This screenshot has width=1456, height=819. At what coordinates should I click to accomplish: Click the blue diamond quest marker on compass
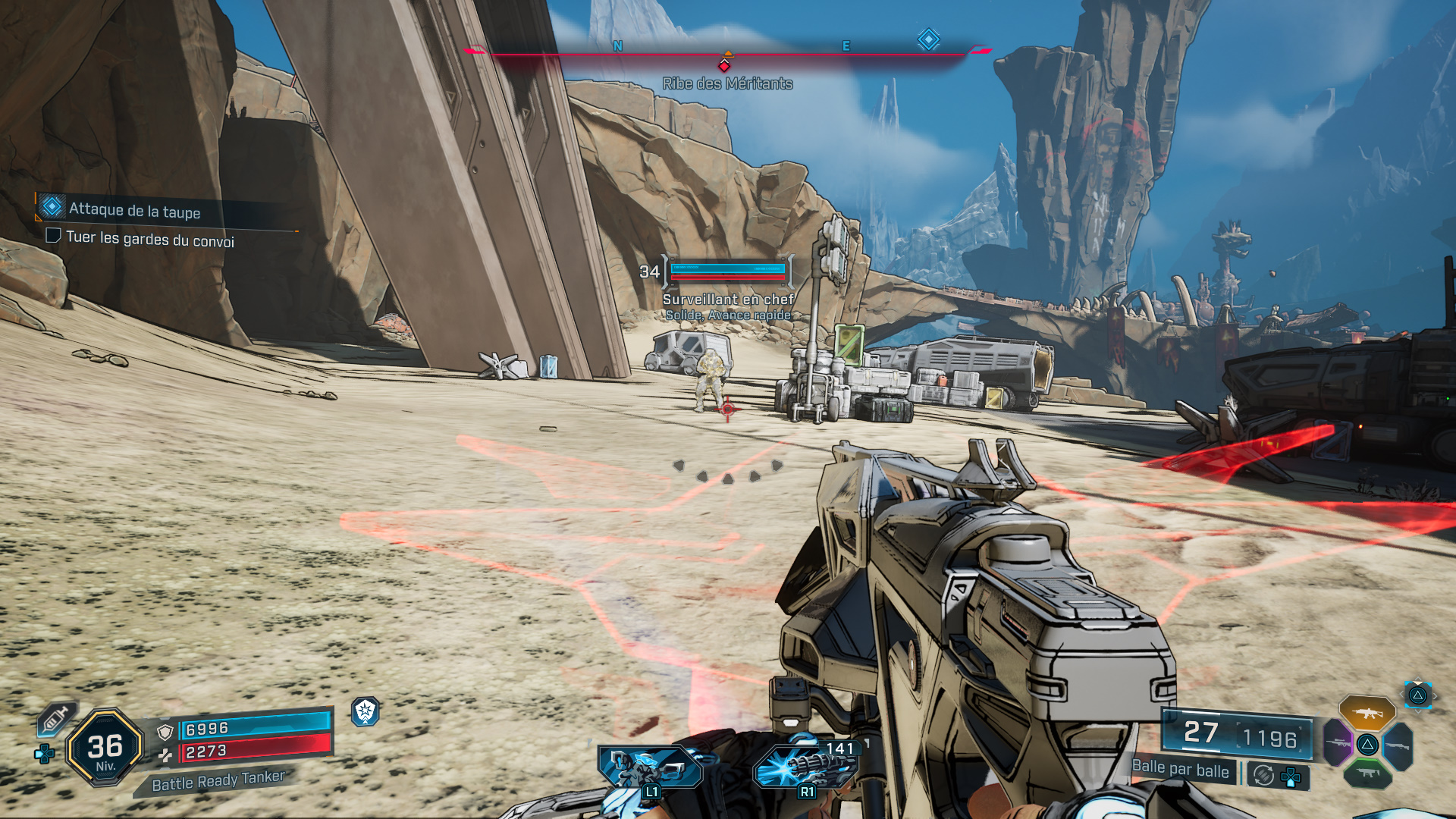[928, 39]
